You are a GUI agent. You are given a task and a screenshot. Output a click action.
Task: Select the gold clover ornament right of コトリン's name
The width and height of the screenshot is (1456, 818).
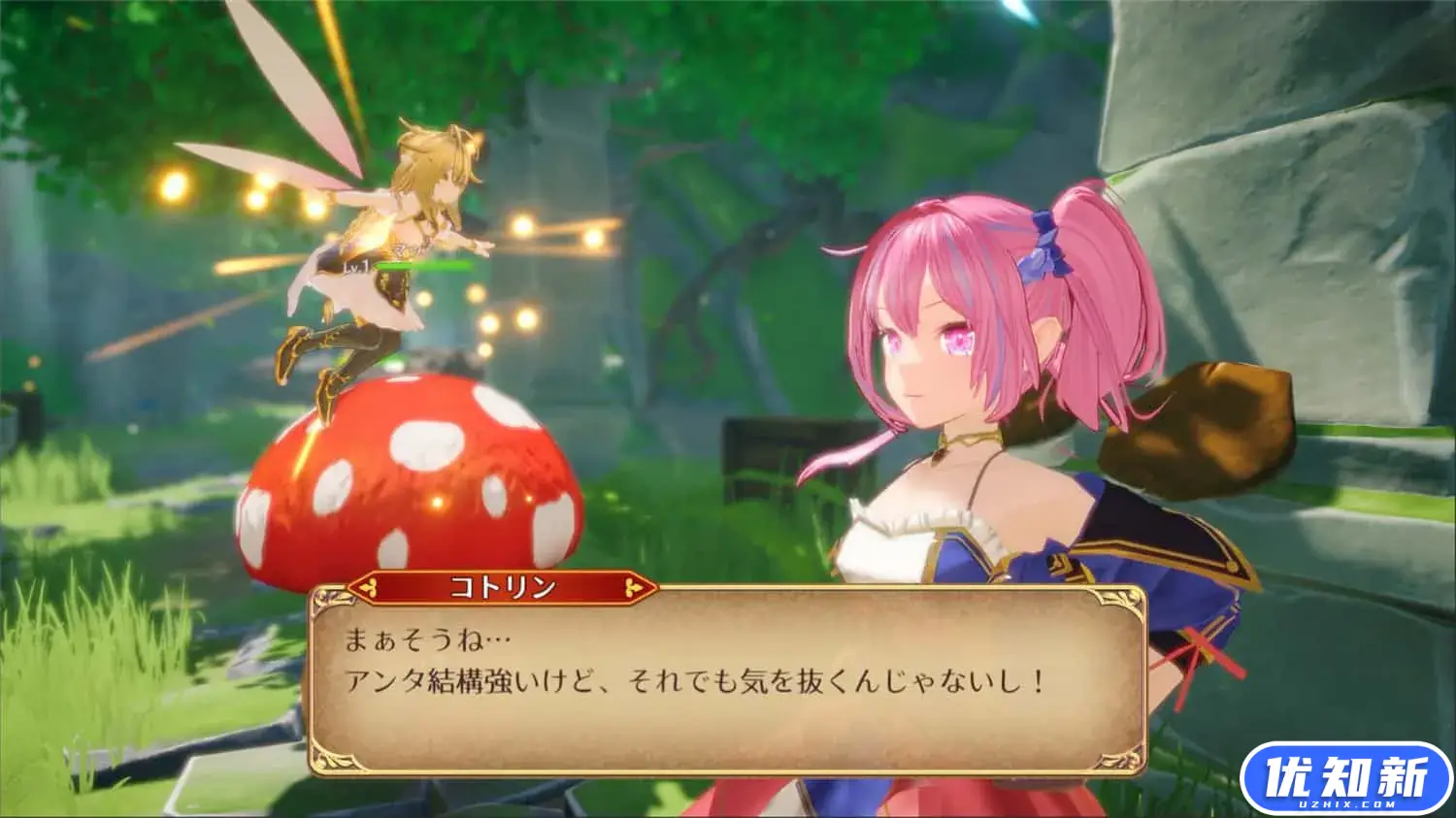tap(633, 587)
